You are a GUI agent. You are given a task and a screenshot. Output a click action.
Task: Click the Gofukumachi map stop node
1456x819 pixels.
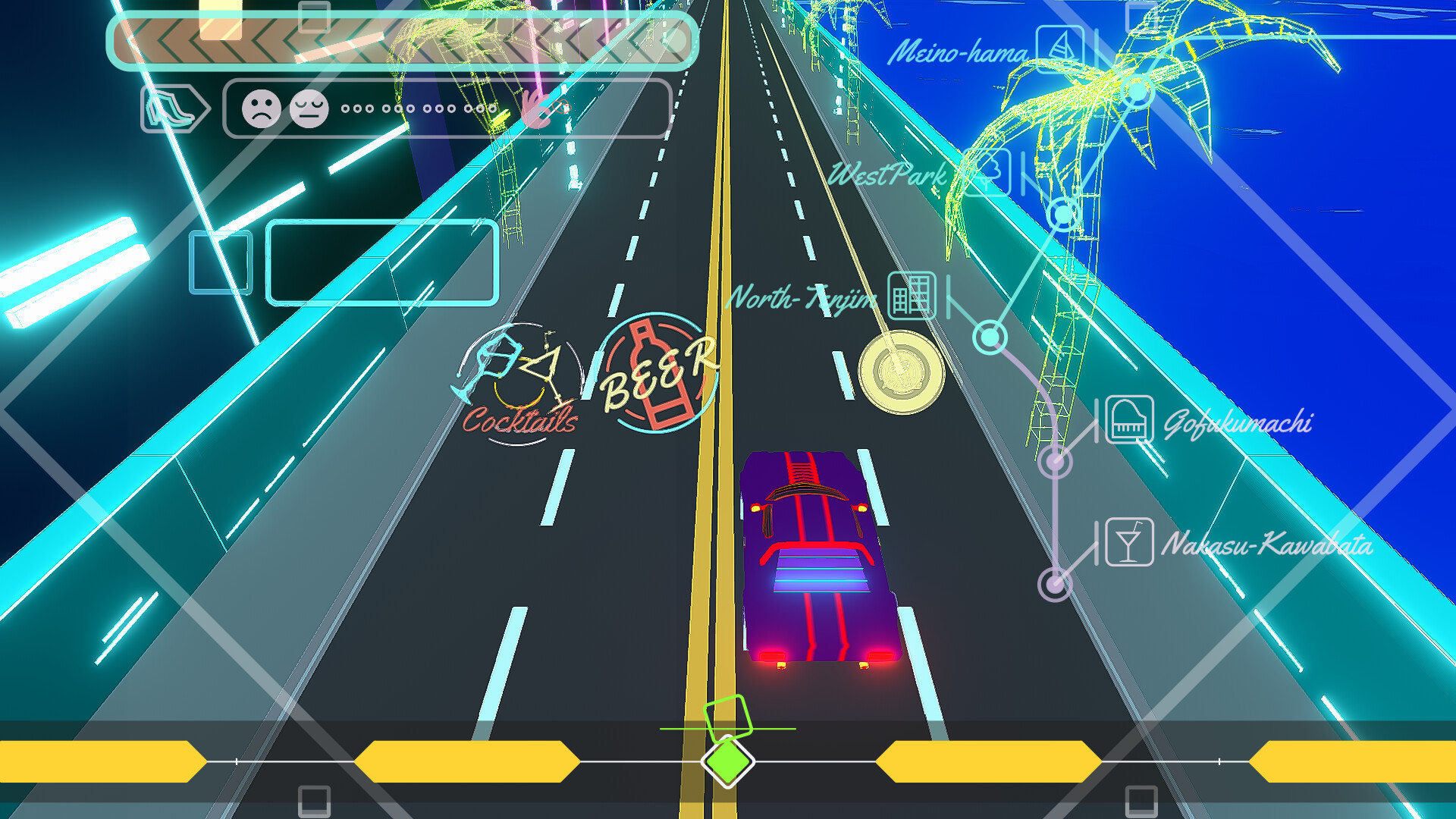point(1054,460)
